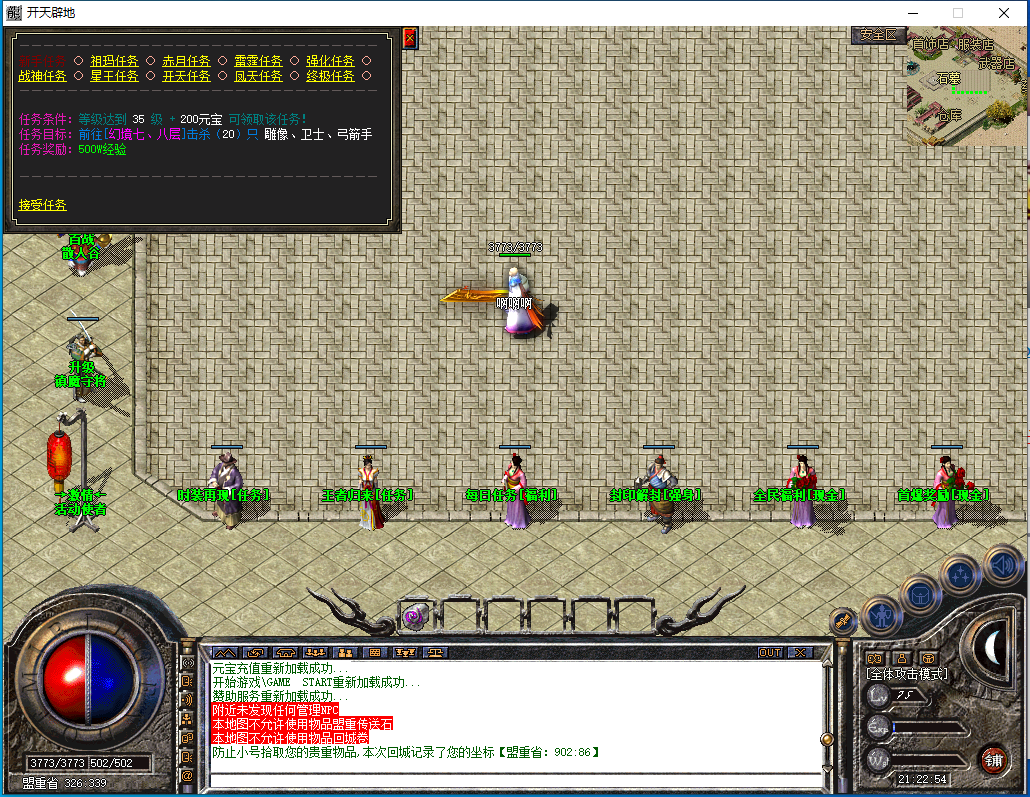Screen dimensions: 1030x797
Task: Toggle sound with the speaker button
Action: (x=1002, y=566)
